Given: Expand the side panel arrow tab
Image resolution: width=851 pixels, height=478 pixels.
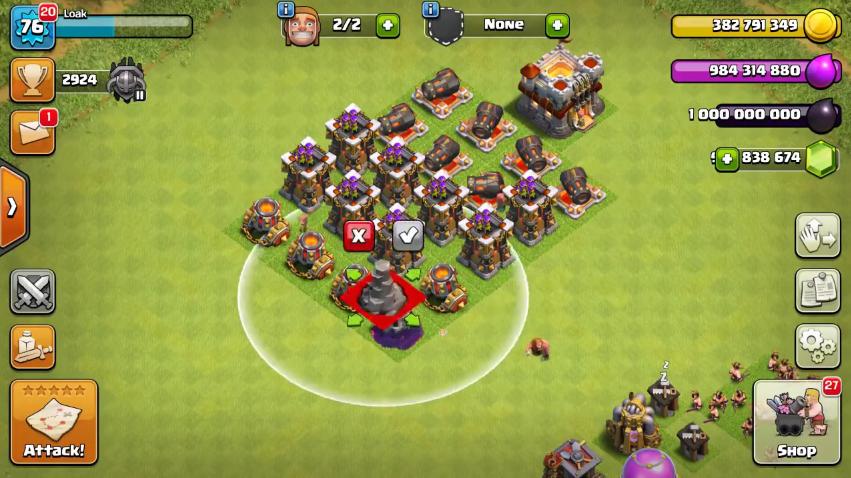Looking at the screenshot, I should click(x=13, y=207).
